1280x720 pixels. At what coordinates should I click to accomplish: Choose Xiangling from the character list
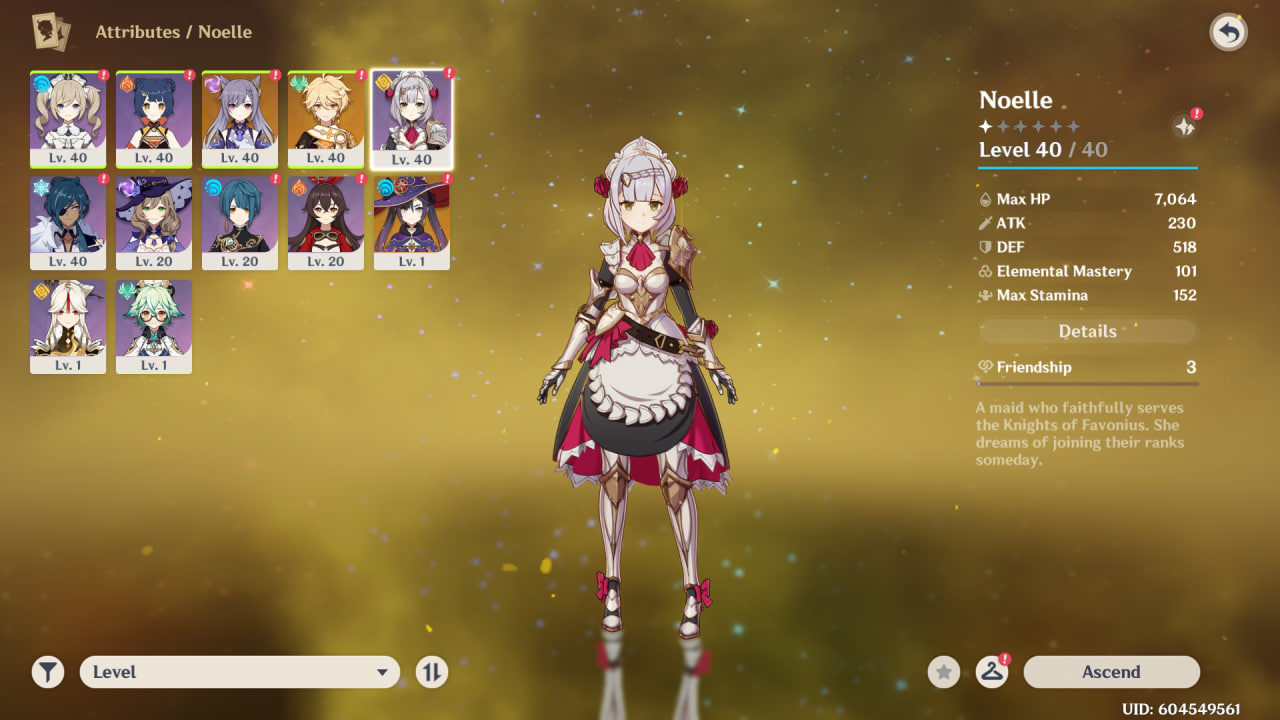[x=154, y=119]
